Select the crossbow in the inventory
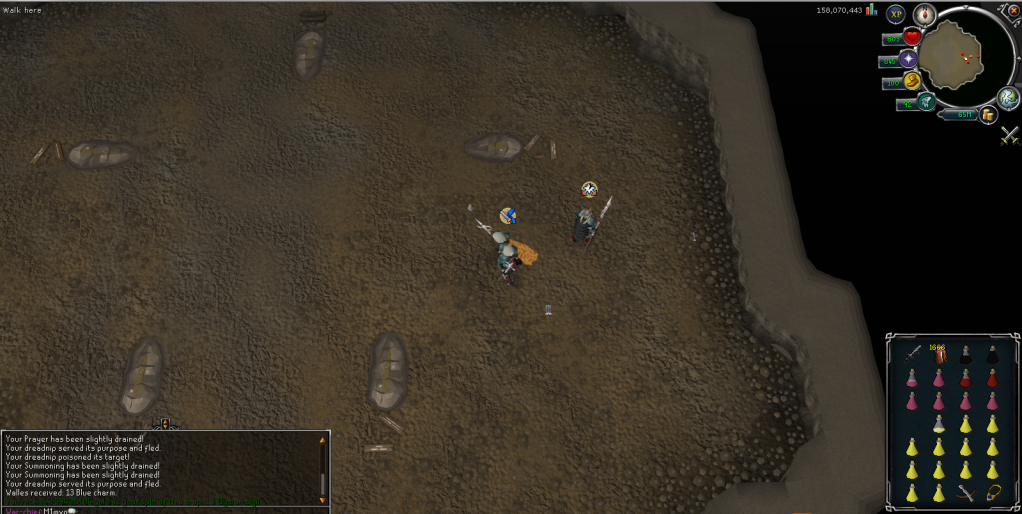 coord(966,492)
